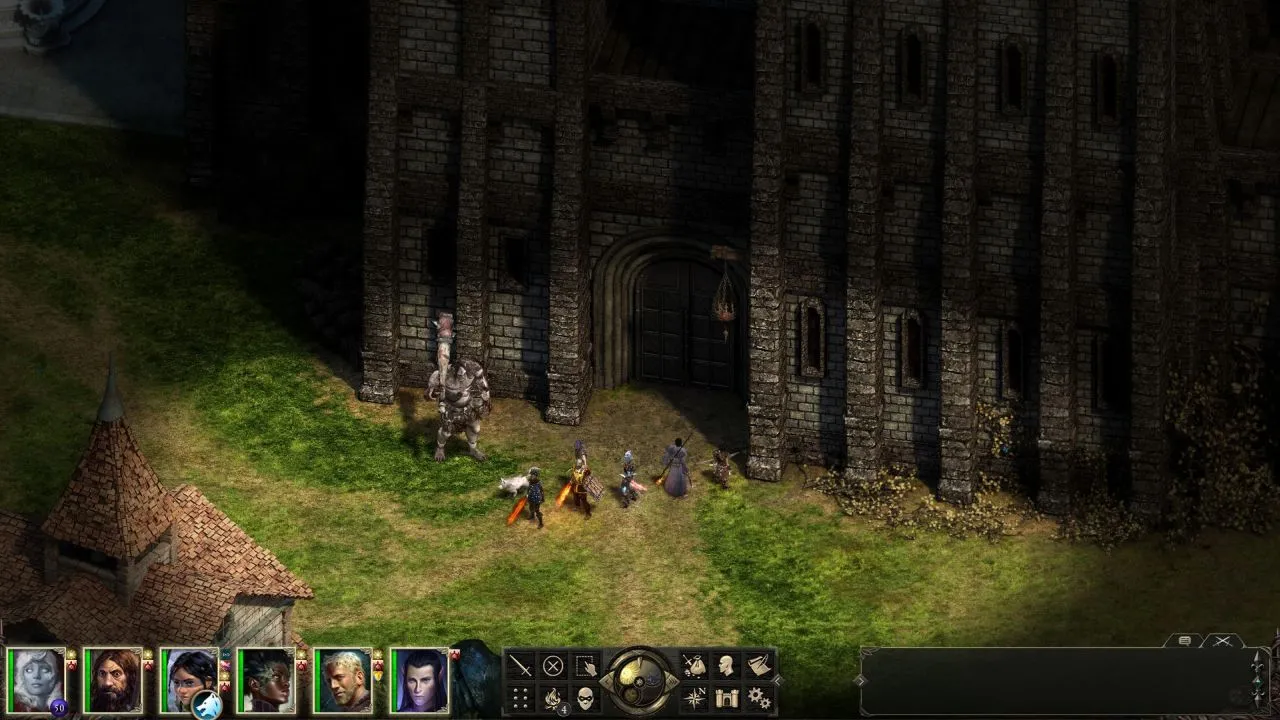Cancel actions with the circled X button

point(553,665)
